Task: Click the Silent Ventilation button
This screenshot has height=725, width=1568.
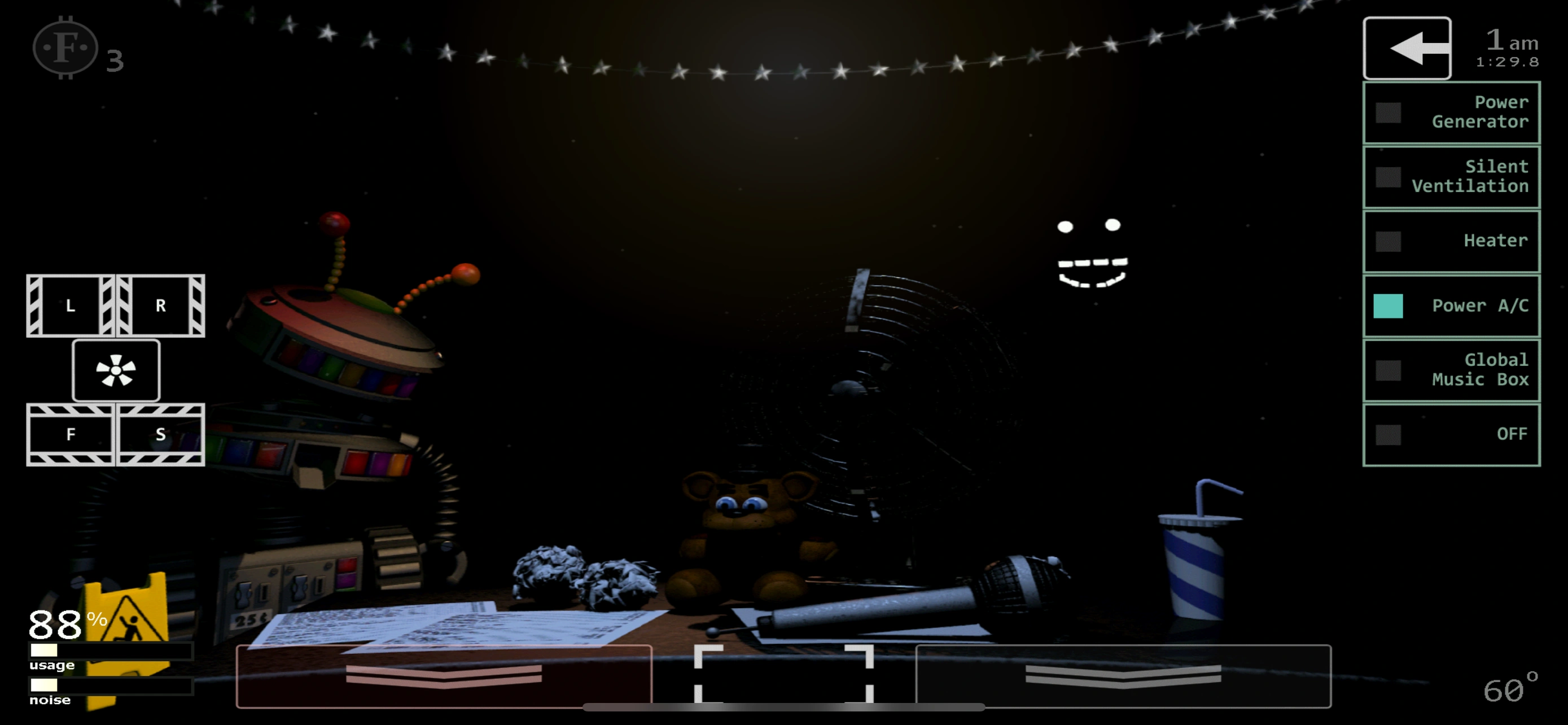Action: pos(1451,177)
